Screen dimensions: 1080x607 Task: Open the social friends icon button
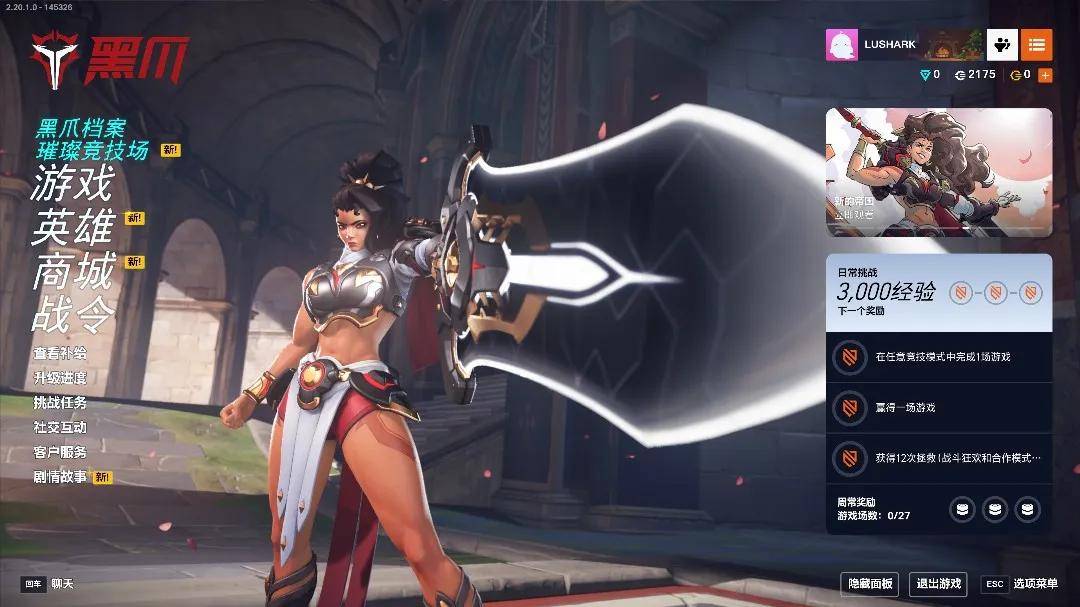coord(1002,45)
